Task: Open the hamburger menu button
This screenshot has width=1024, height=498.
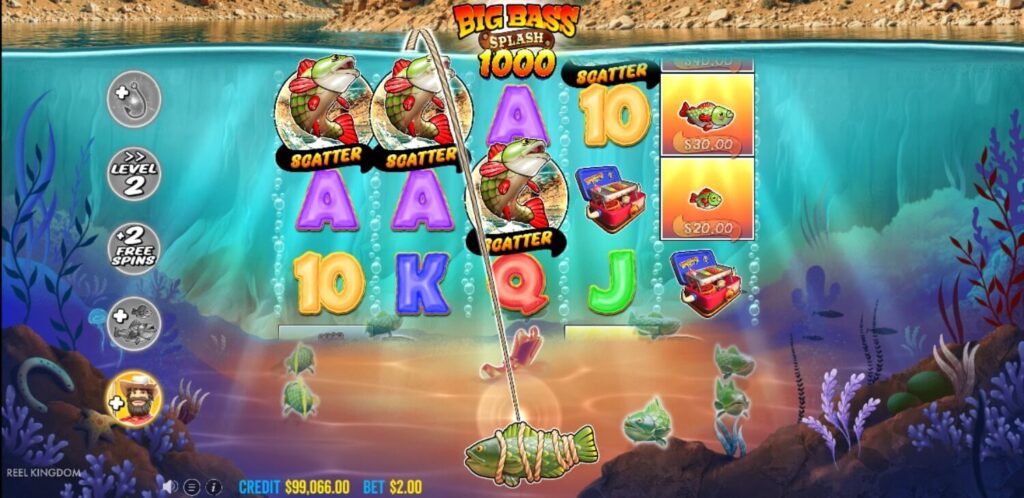Action: click(192, 487)
